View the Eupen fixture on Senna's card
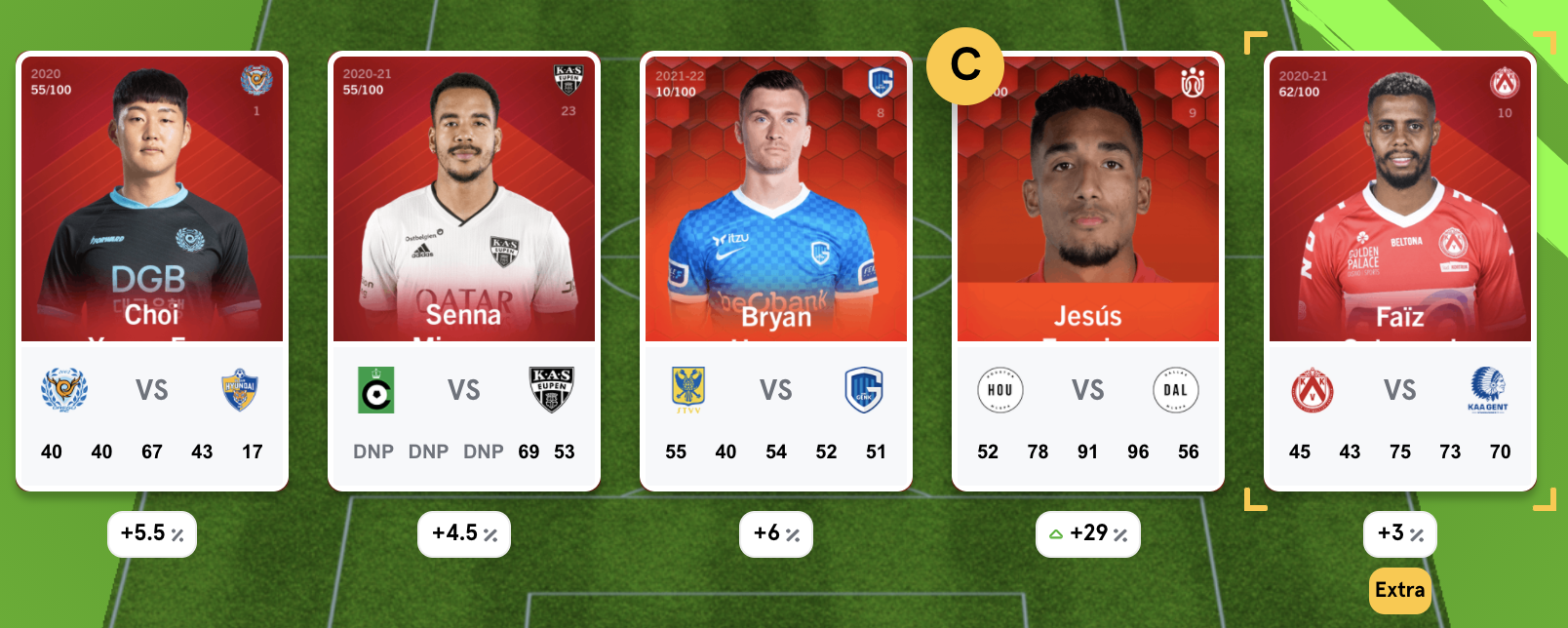This screenshot has height=628, width=1568. (x=464, y=390)
